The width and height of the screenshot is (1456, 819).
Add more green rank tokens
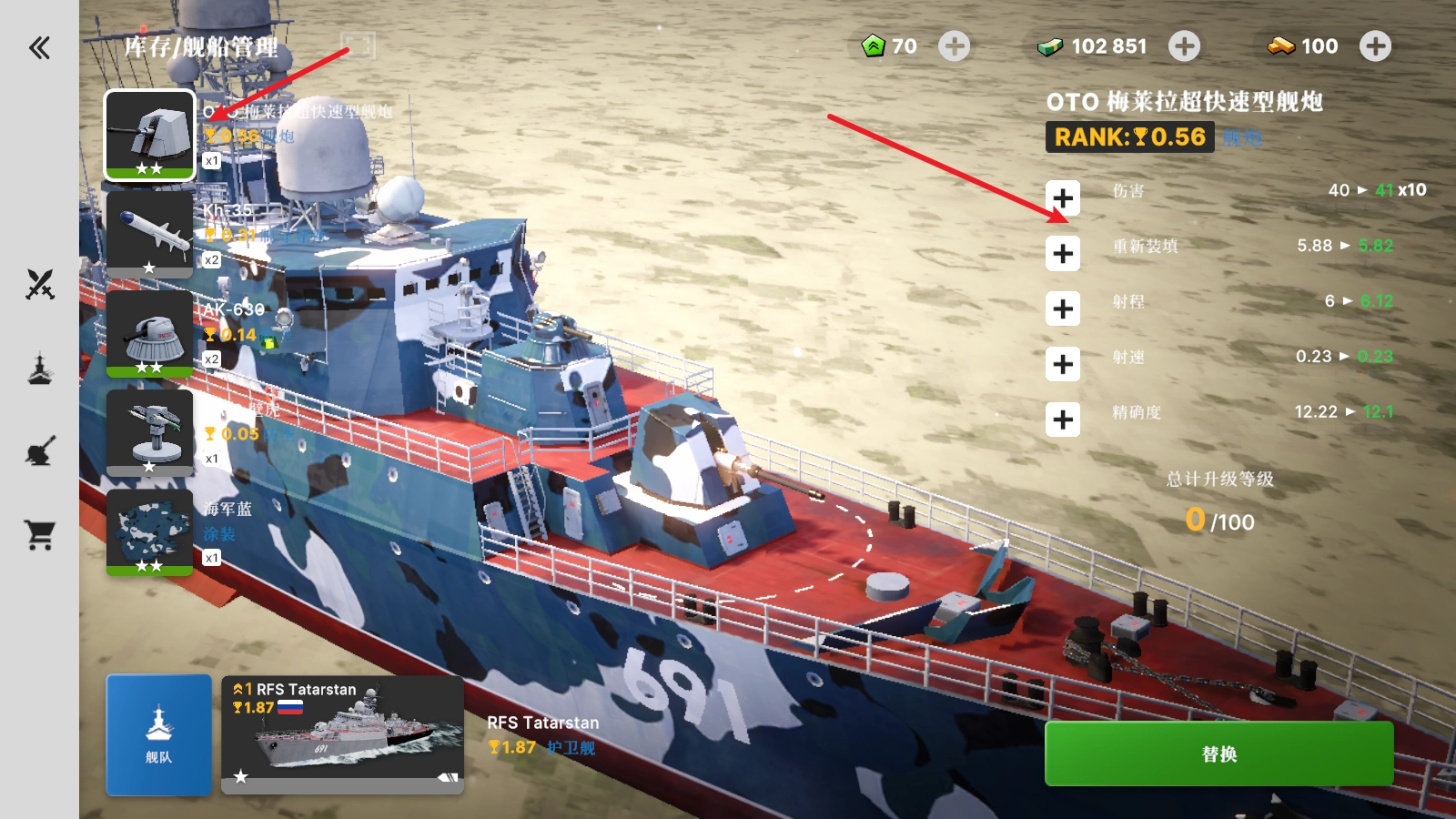click(954, 46)
